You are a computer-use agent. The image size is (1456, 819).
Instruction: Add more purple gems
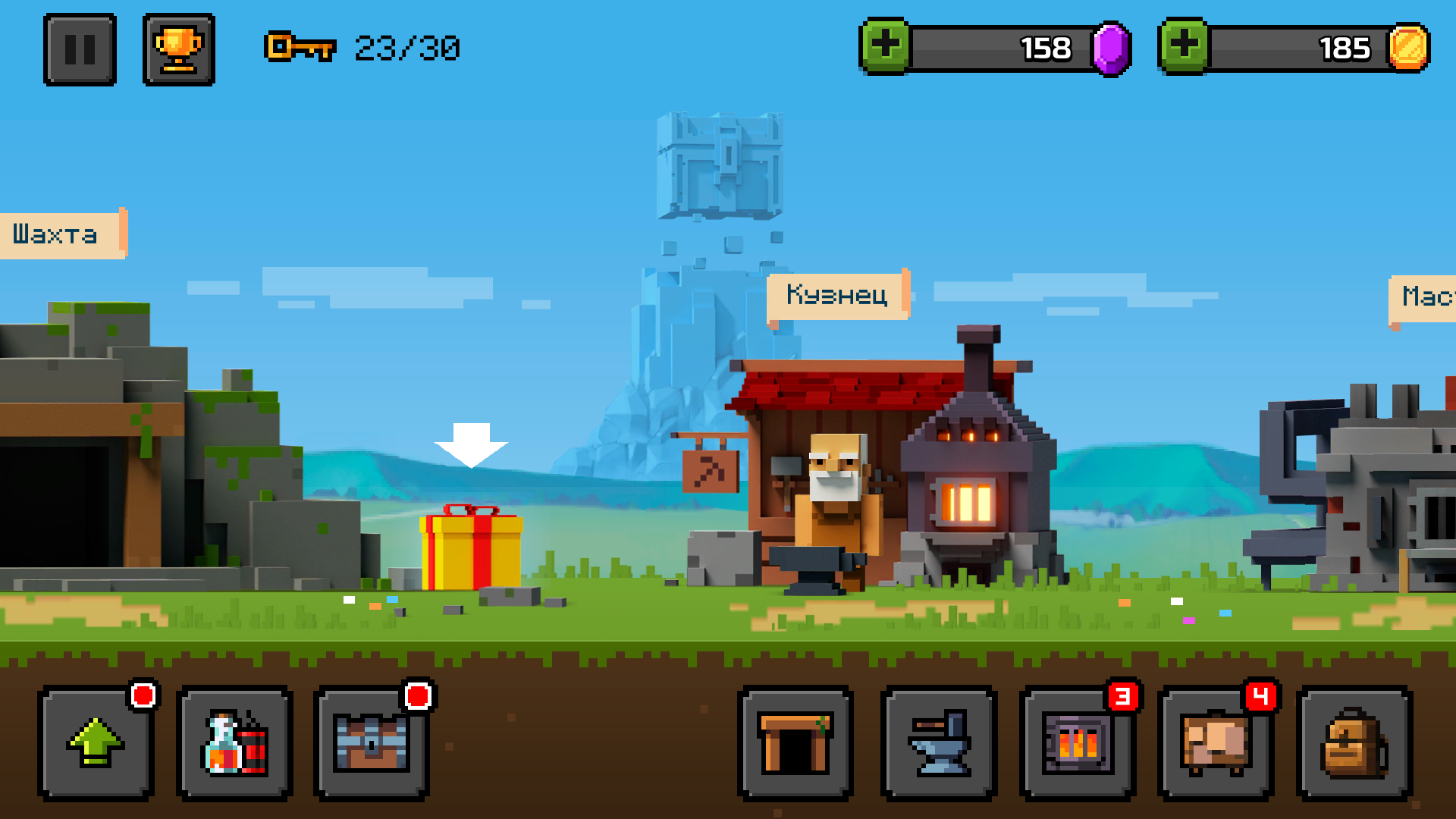[885, 46]
